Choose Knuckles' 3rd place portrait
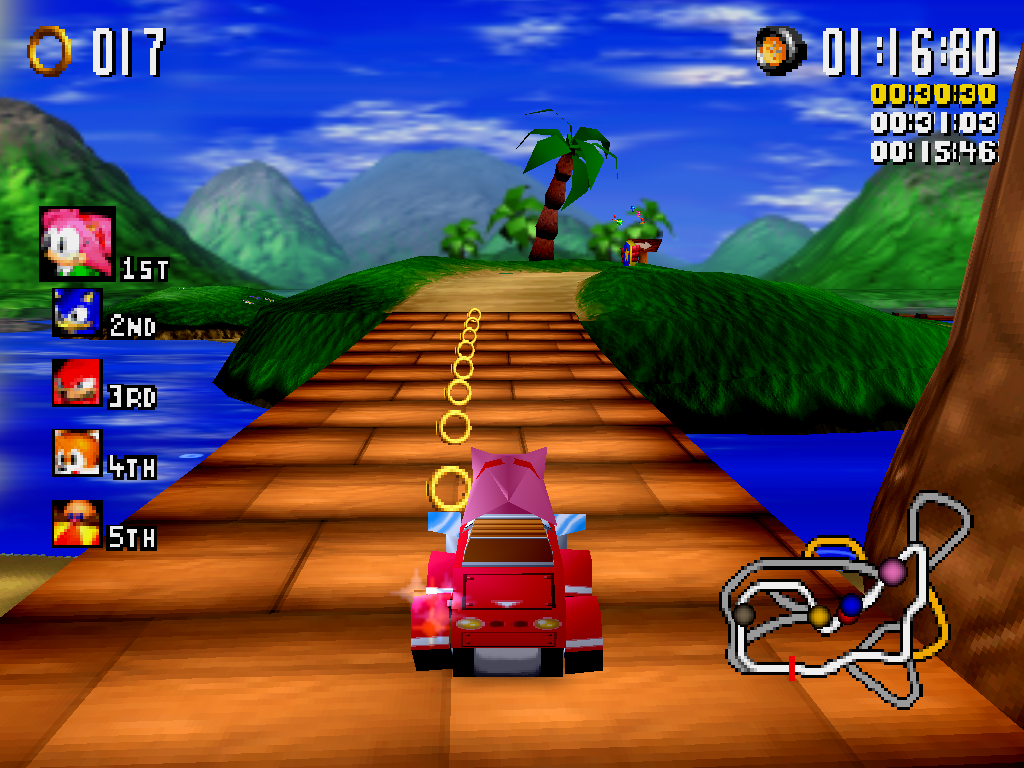 (x=77, y=383)
